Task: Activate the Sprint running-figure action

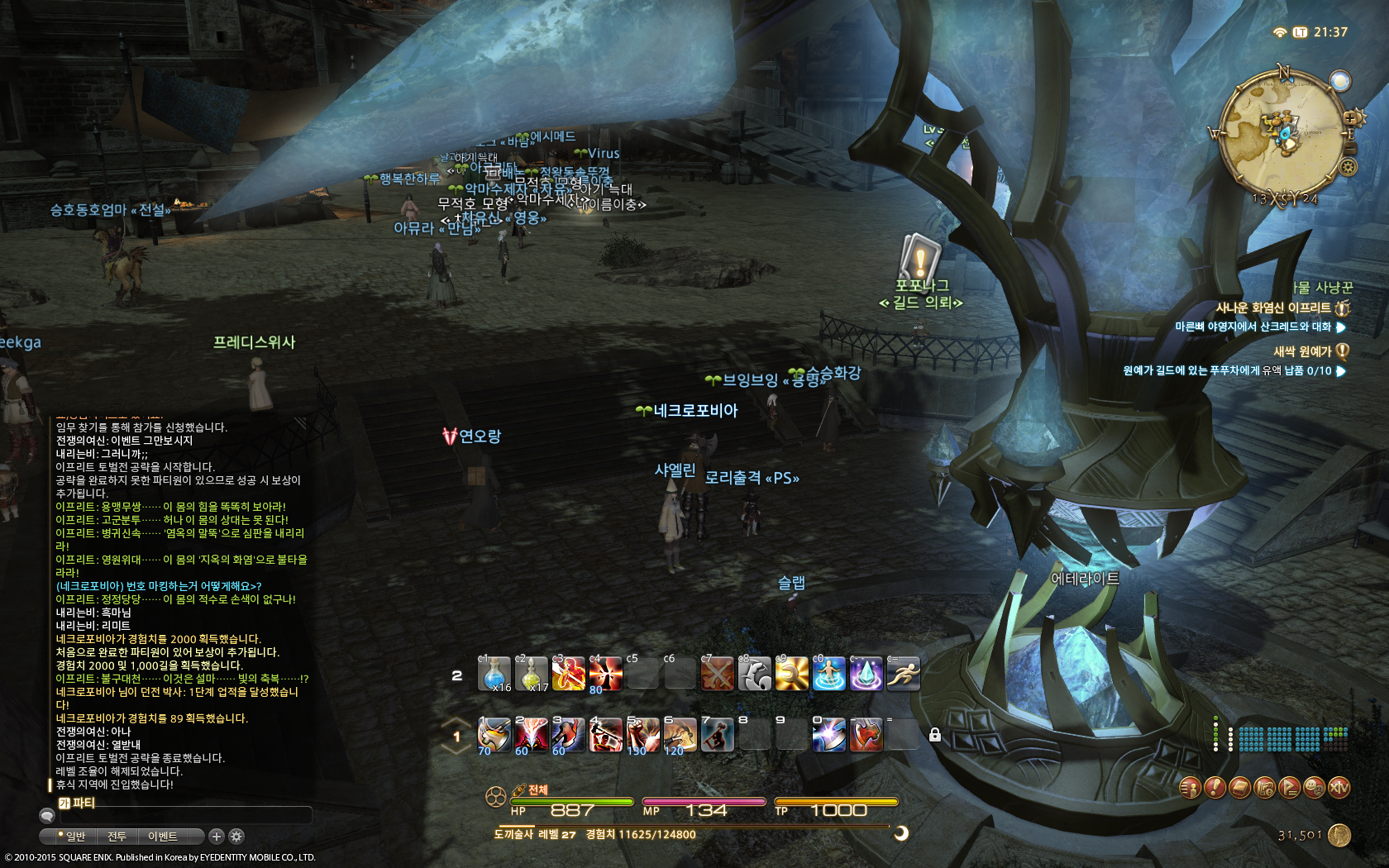Action: click(x=903, y=674)
